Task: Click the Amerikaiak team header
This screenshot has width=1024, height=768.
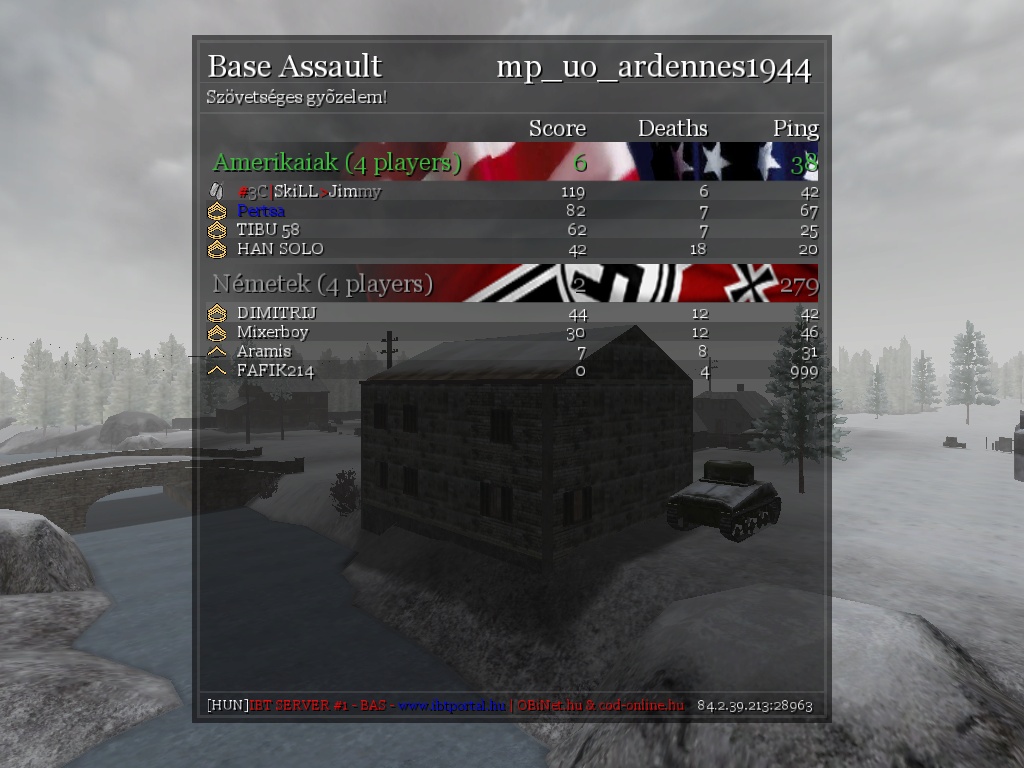Action: (x=337, y=162)
